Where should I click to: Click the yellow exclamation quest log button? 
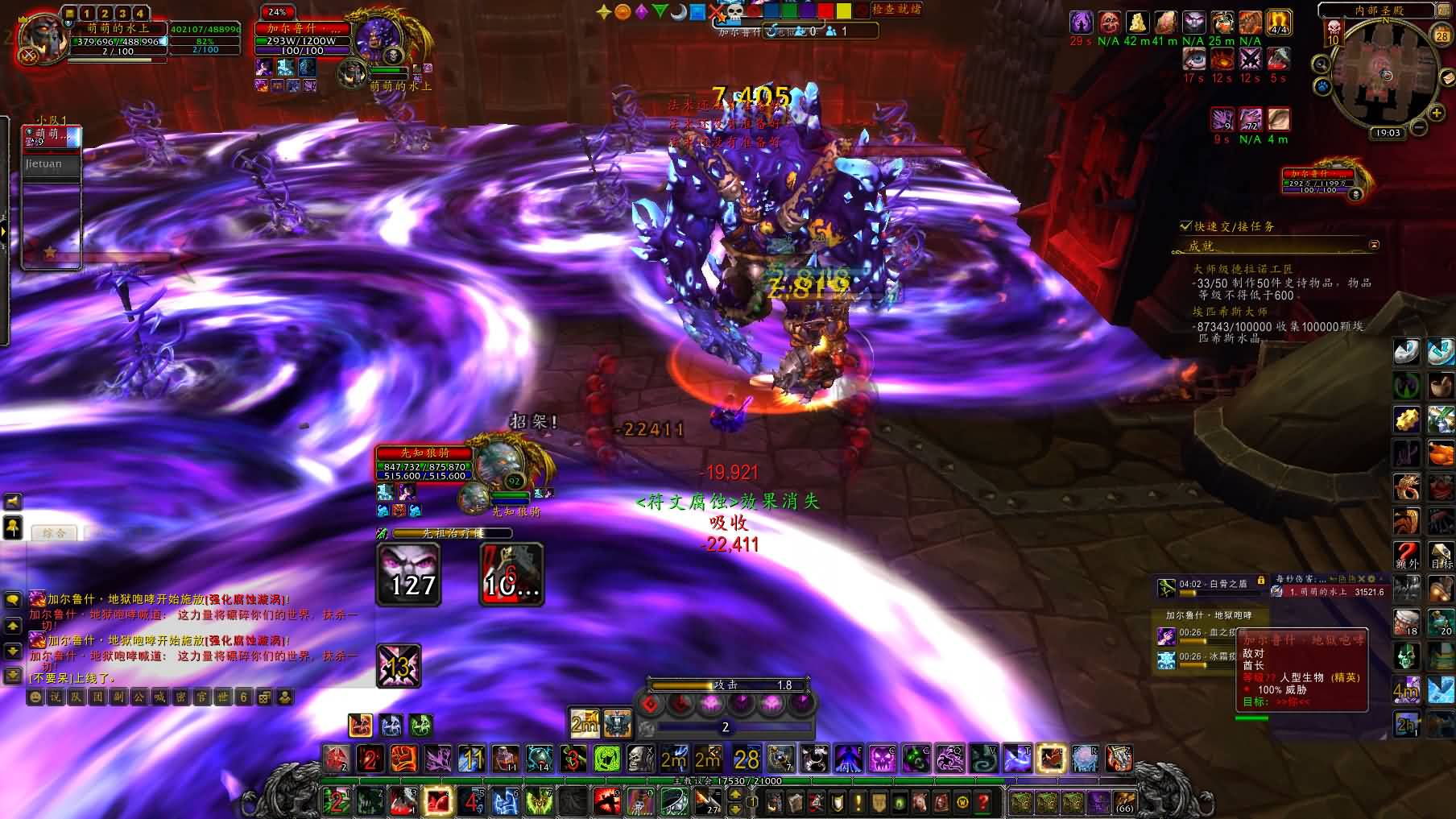click(x=858, y=802)
